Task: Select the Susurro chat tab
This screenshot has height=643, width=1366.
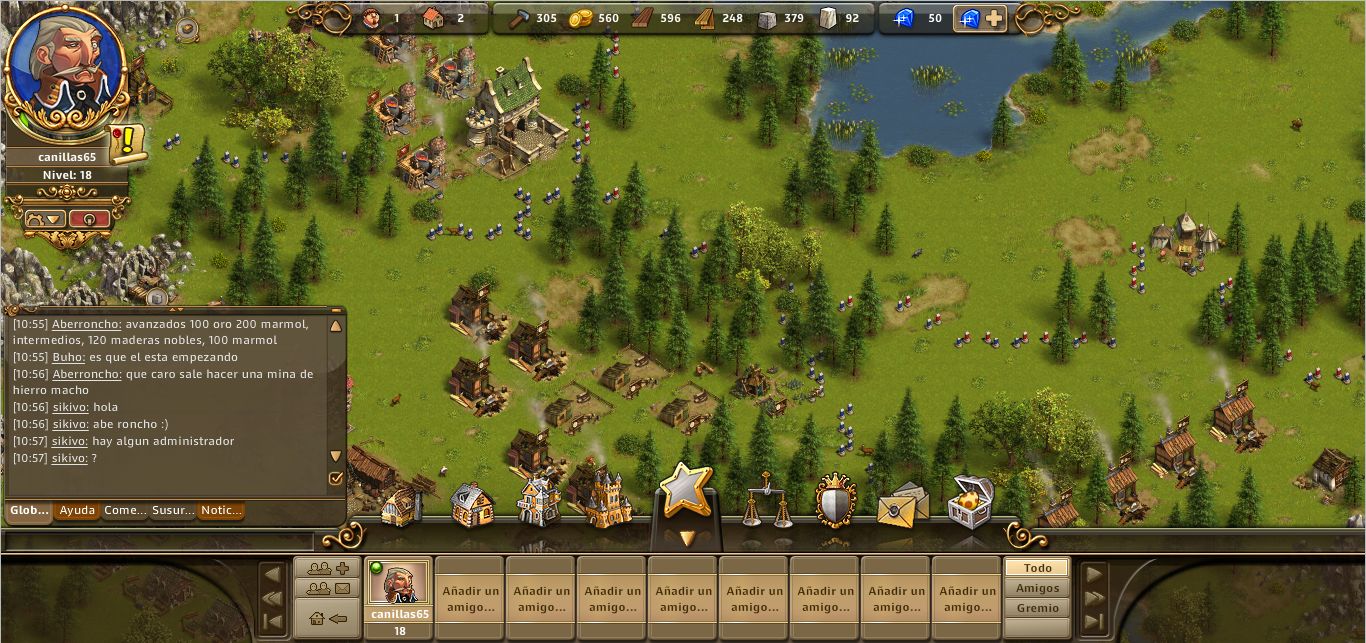Action: pyautogui.click(x=173, y=511)
